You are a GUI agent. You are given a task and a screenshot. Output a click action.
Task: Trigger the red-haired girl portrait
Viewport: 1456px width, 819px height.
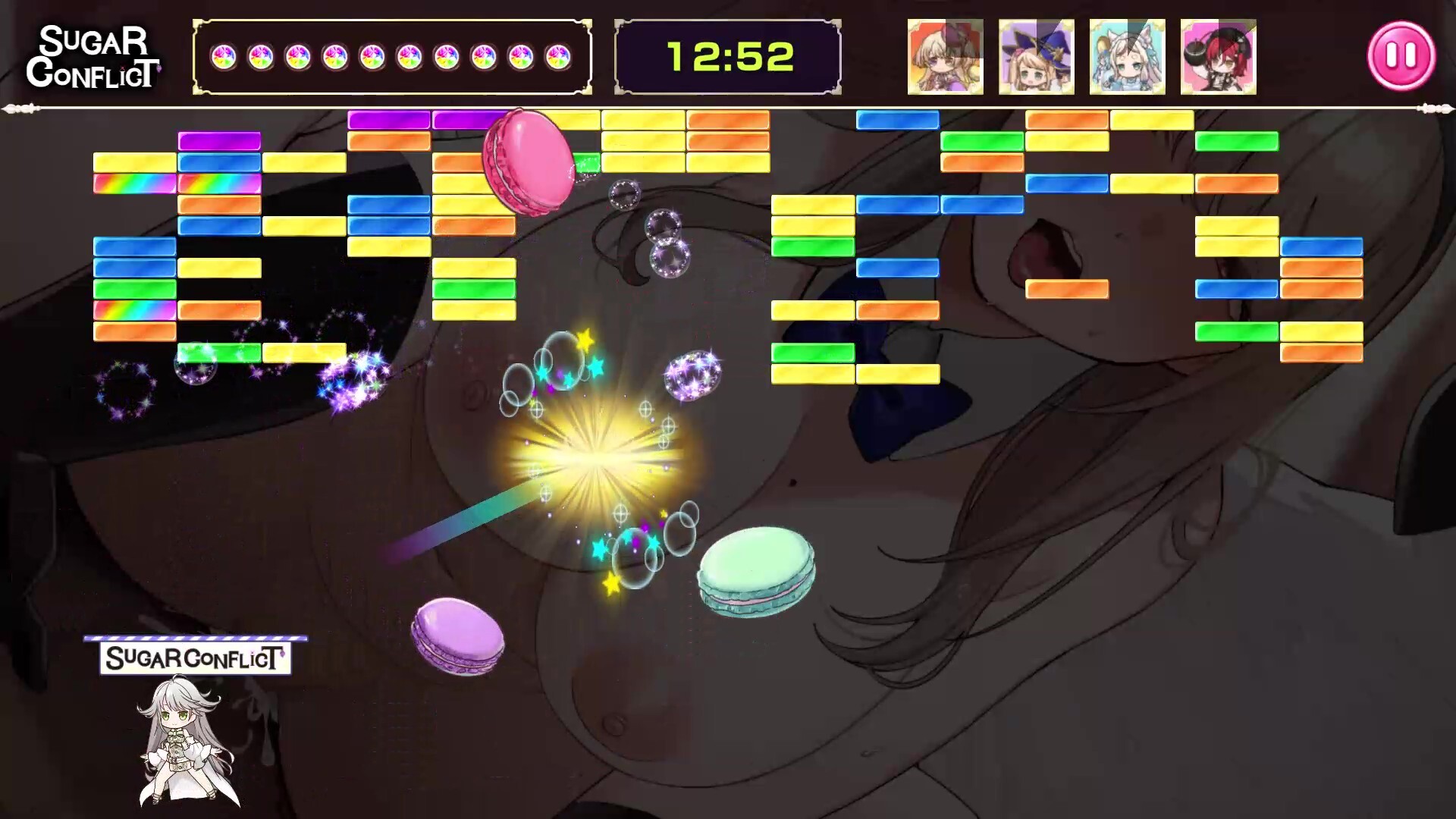[1218, 57]
